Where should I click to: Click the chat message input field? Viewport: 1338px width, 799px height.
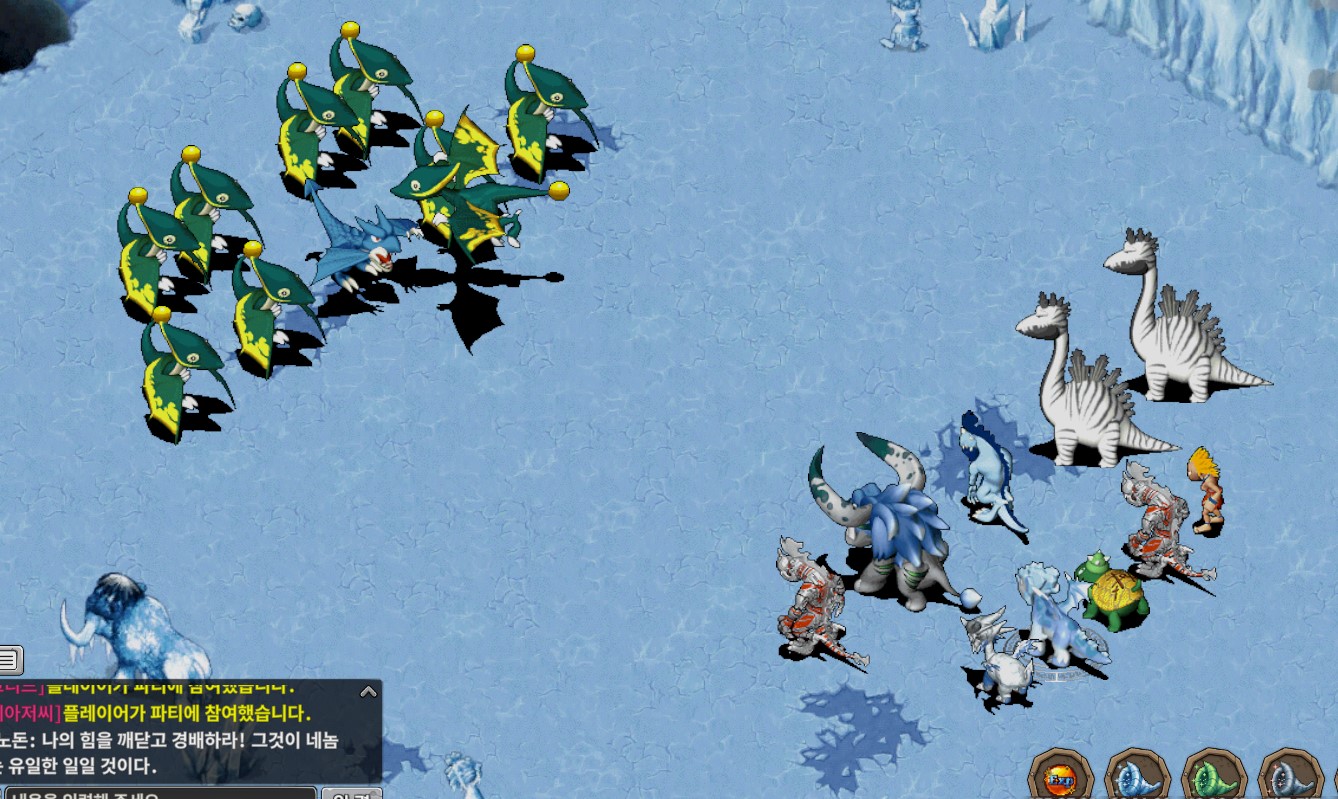click(x=160, y=794)
